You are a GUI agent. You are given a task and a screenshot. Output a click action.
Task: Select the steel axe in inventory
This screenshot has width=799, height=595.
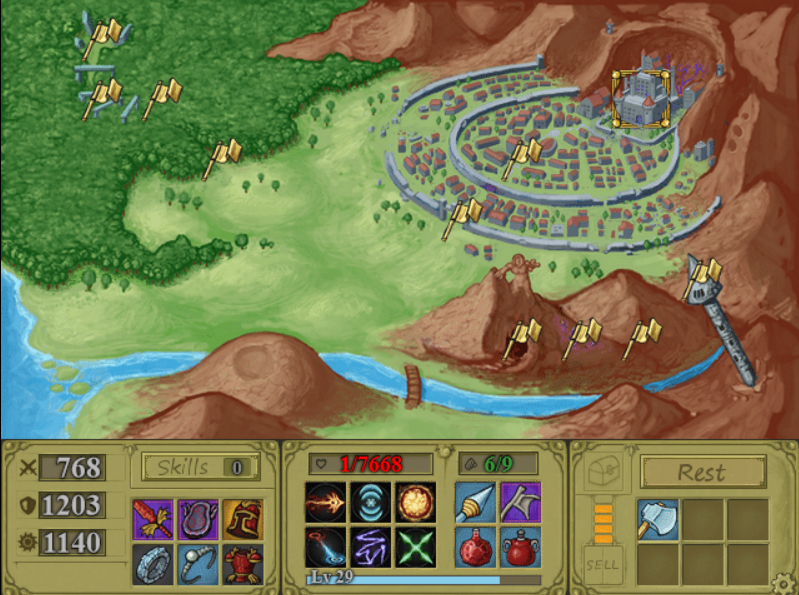coord(657,520)
